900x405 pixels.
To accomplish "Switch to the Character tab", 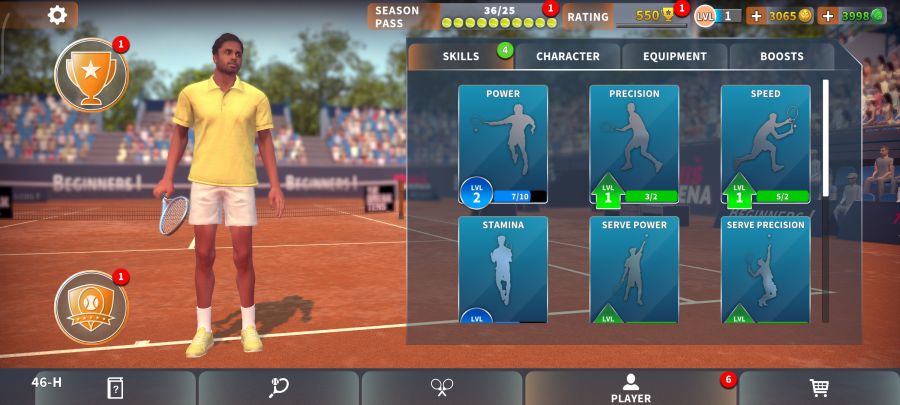I will (567, 56).
